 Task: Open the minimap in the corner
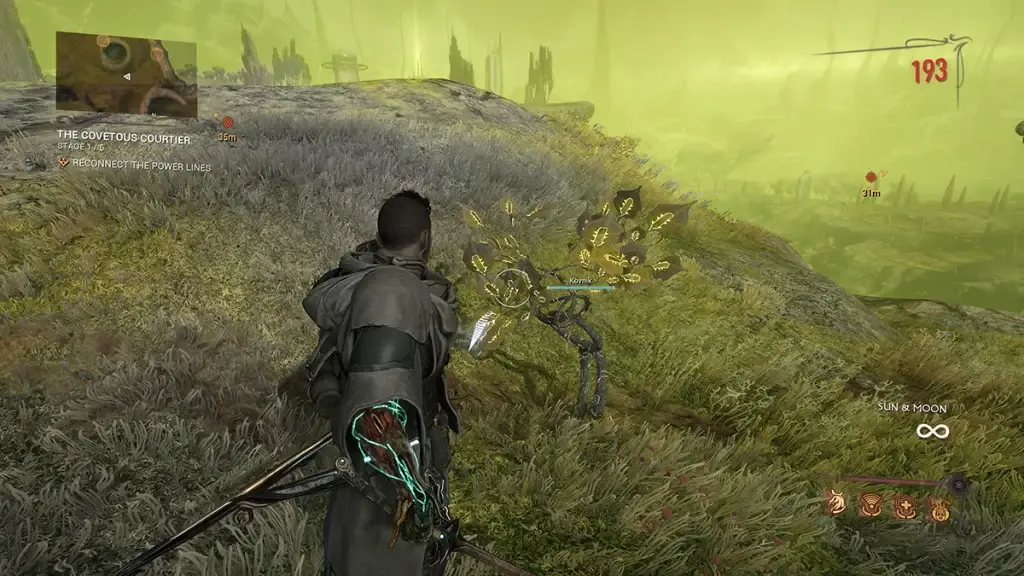126,72
